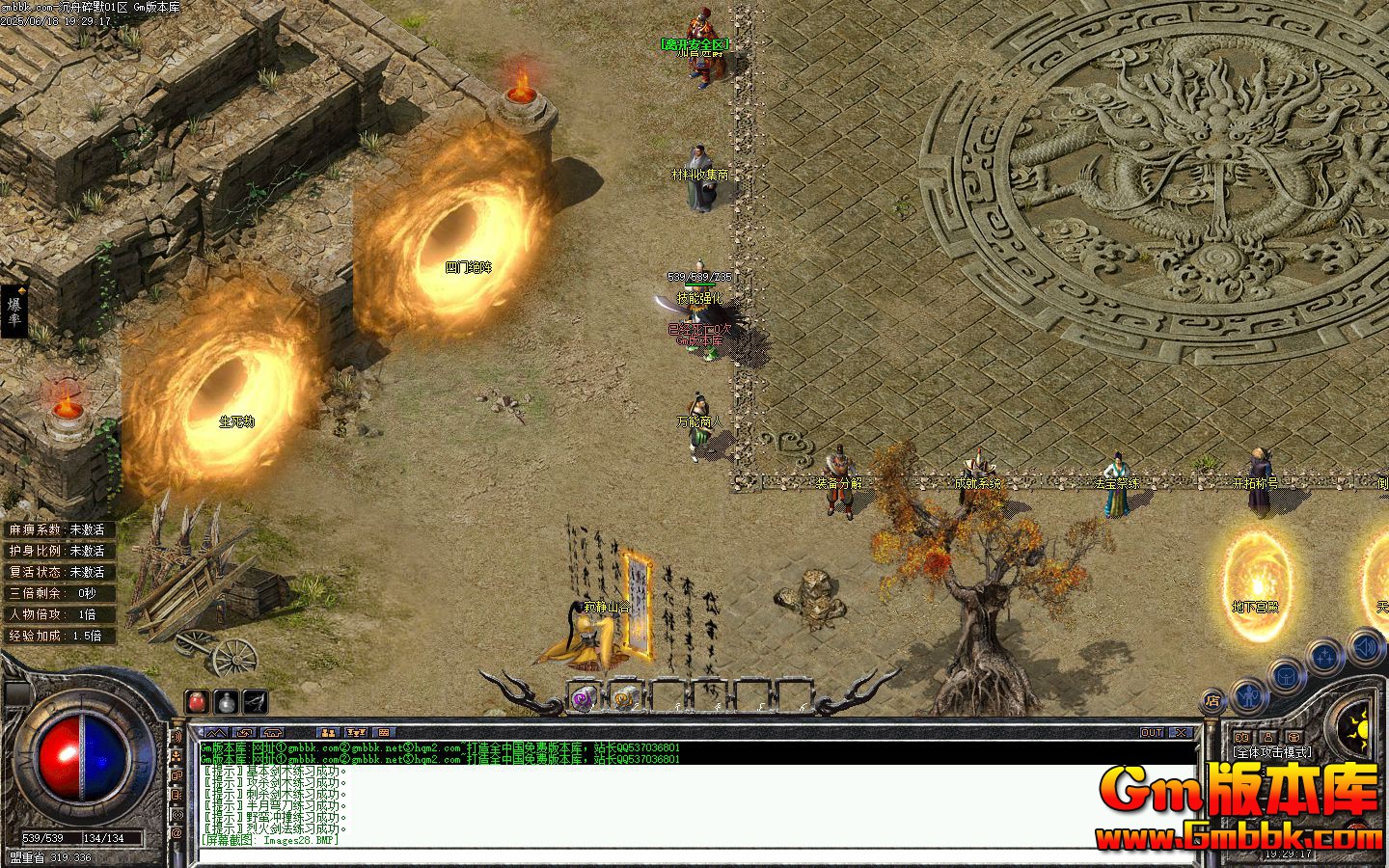Open the bag inventory round button
Image resolution: width=1389 pixels, height=868 pixels.
[x=1286, y=676]
